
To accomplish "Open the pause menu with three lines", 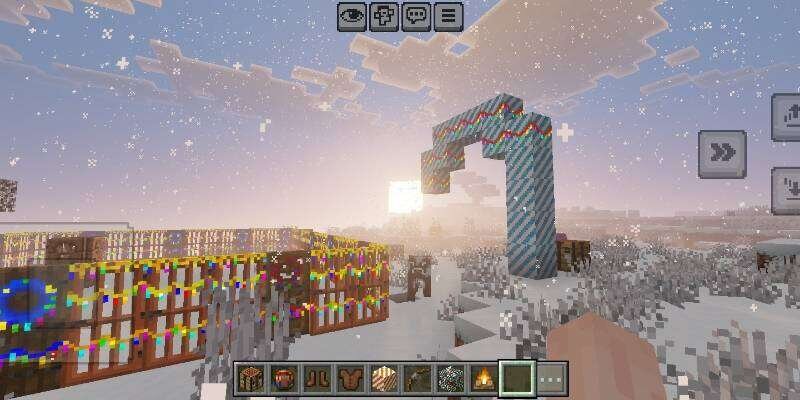I will pos(448,16).
